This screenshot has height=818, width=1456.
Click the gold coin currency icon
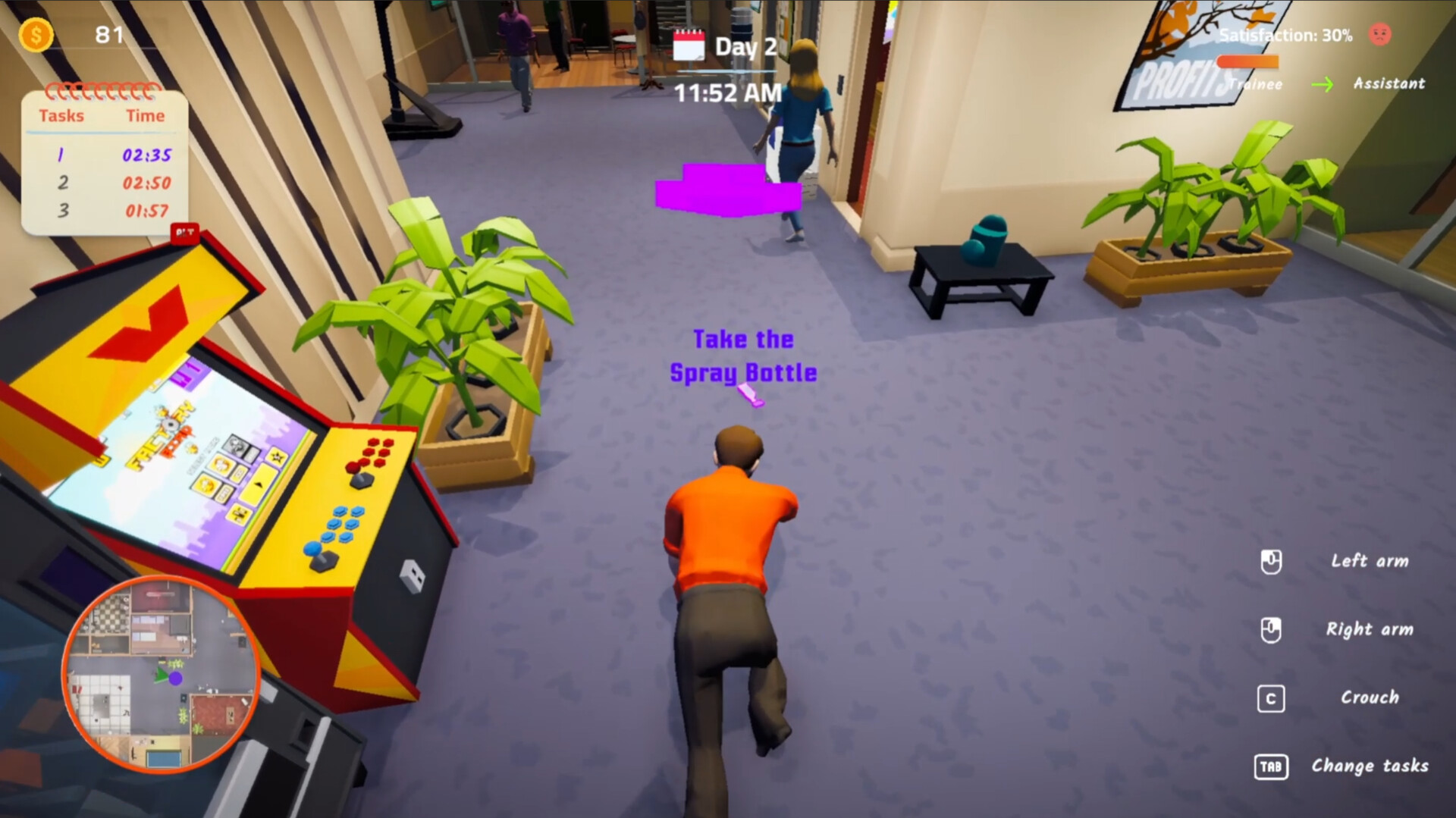tap(36, 35)
